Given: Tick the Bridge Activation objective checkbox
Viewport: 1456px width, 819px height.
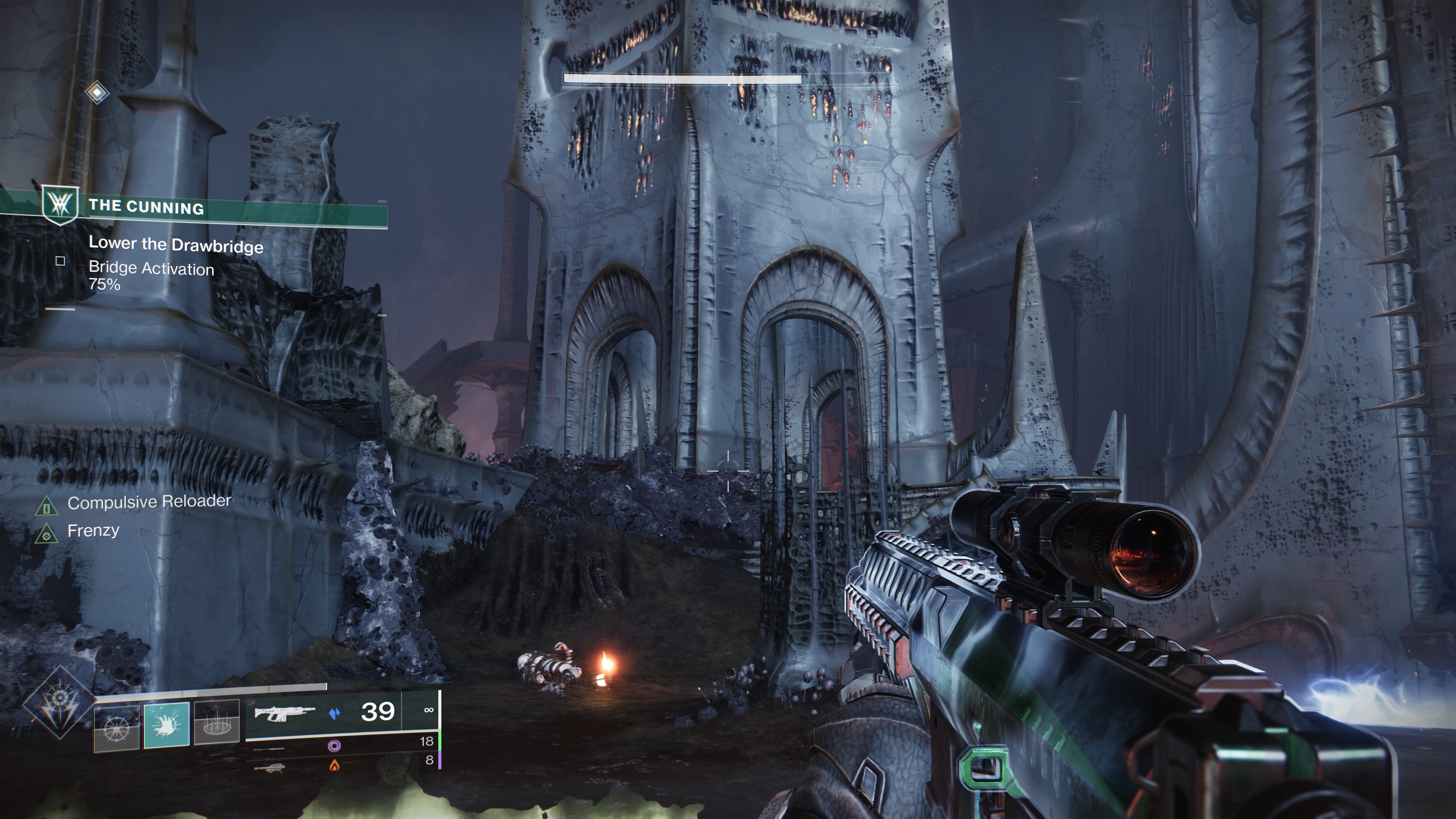Looking at the screenshot, I should (x=61, y=261).
